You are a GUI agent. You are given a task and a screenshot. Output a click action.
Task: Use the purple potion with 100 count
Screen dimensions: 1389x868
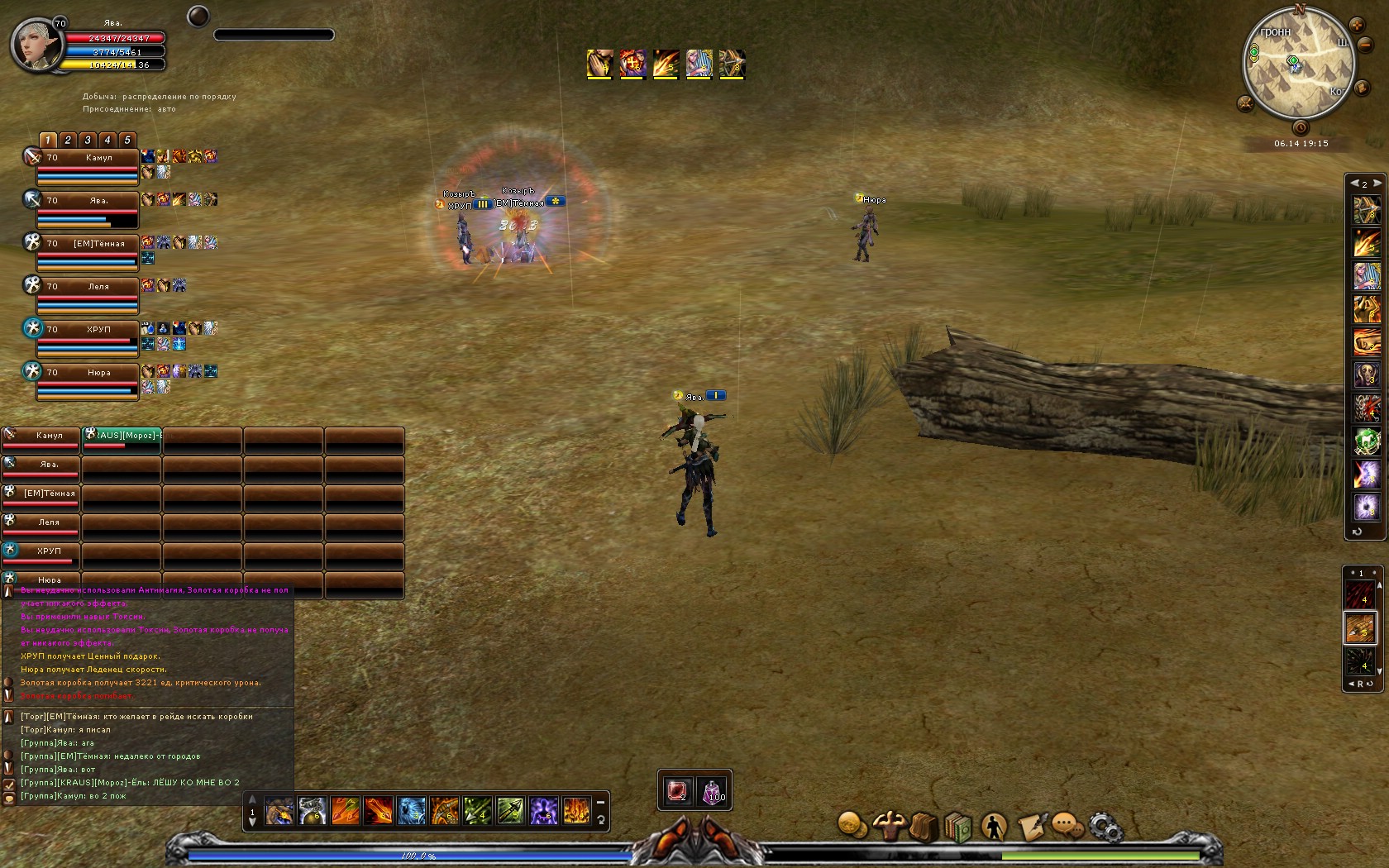pos(713,791)
